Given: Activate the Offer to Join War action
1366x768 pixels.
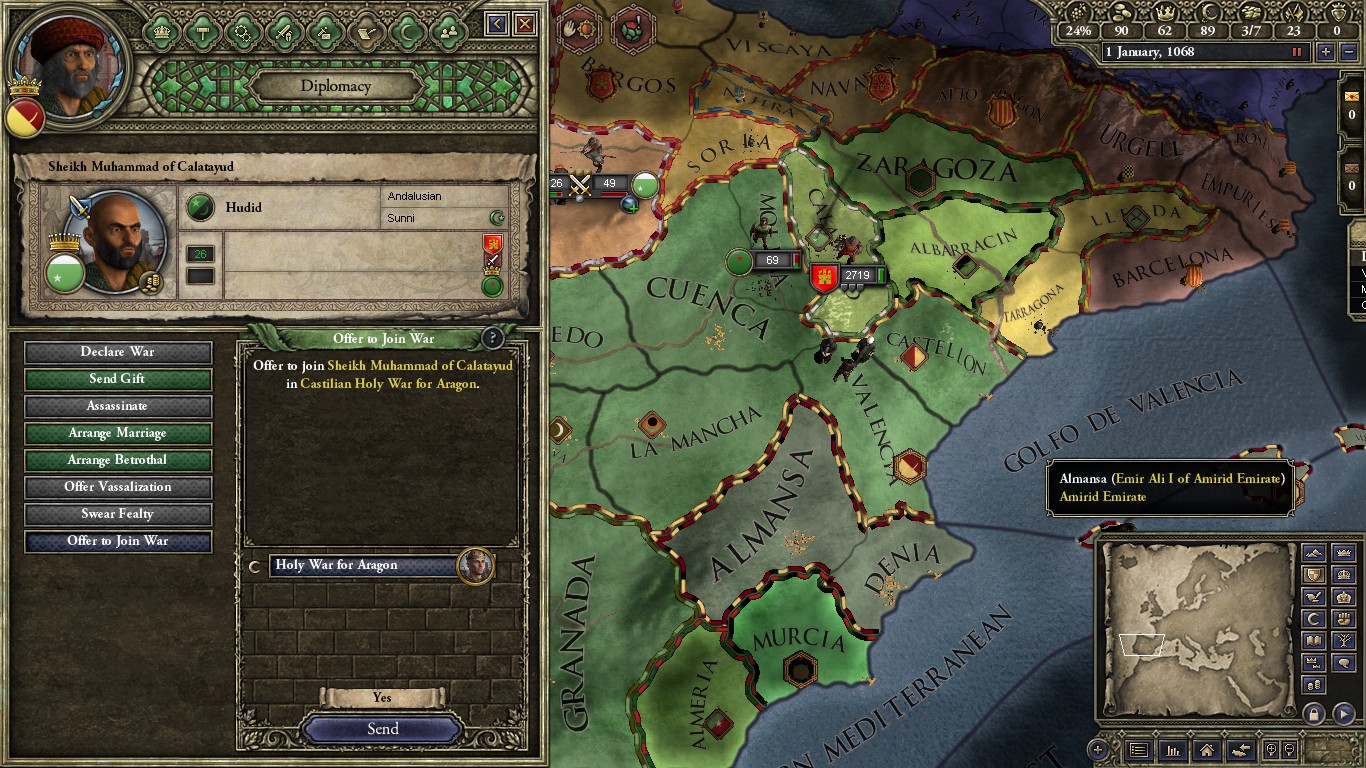Looking at the screenshot, I should [x=118, y=541].
